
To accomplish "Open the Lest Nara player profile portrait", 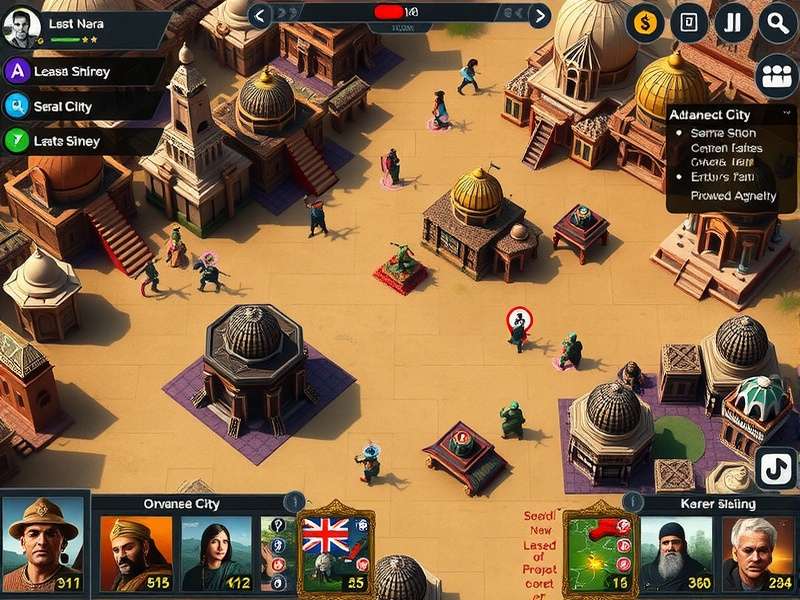I will pos(21,28).
